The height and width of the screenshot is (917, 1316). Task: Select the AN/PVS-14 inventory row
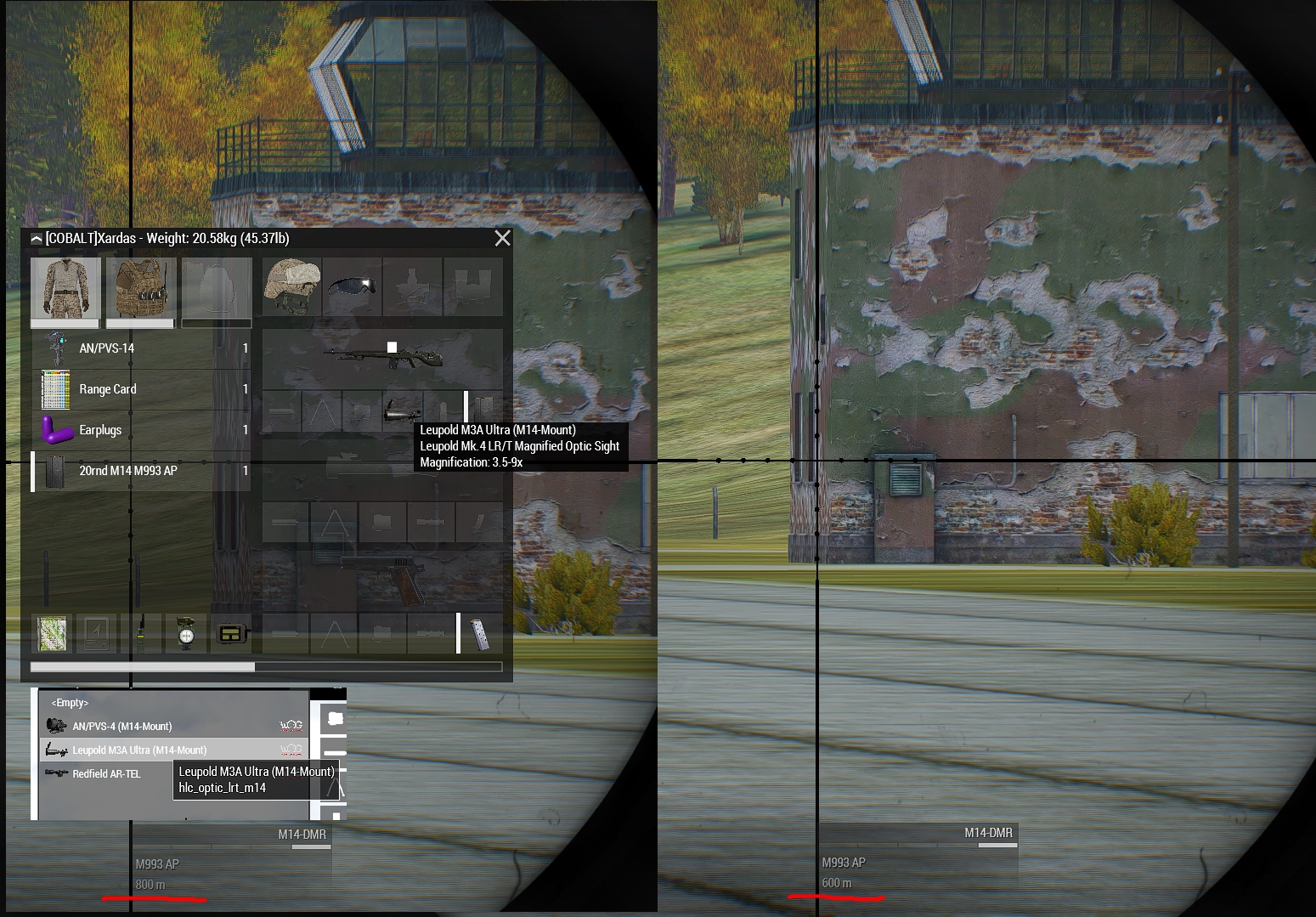click(x=141, y=348)
